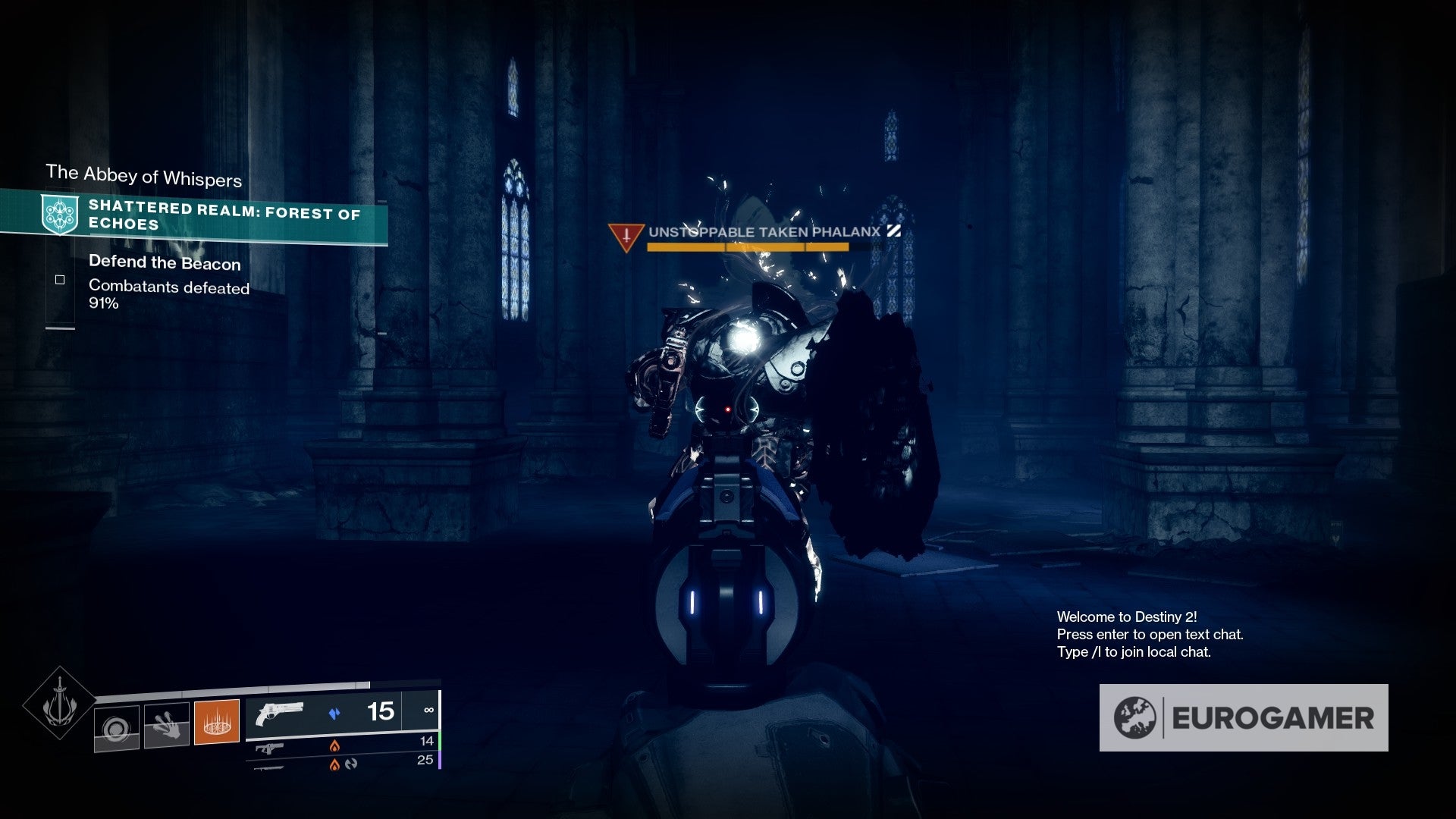Select the orange Solar class ability icon
This screenshot has height=819, width=1456.
point(216,723)
